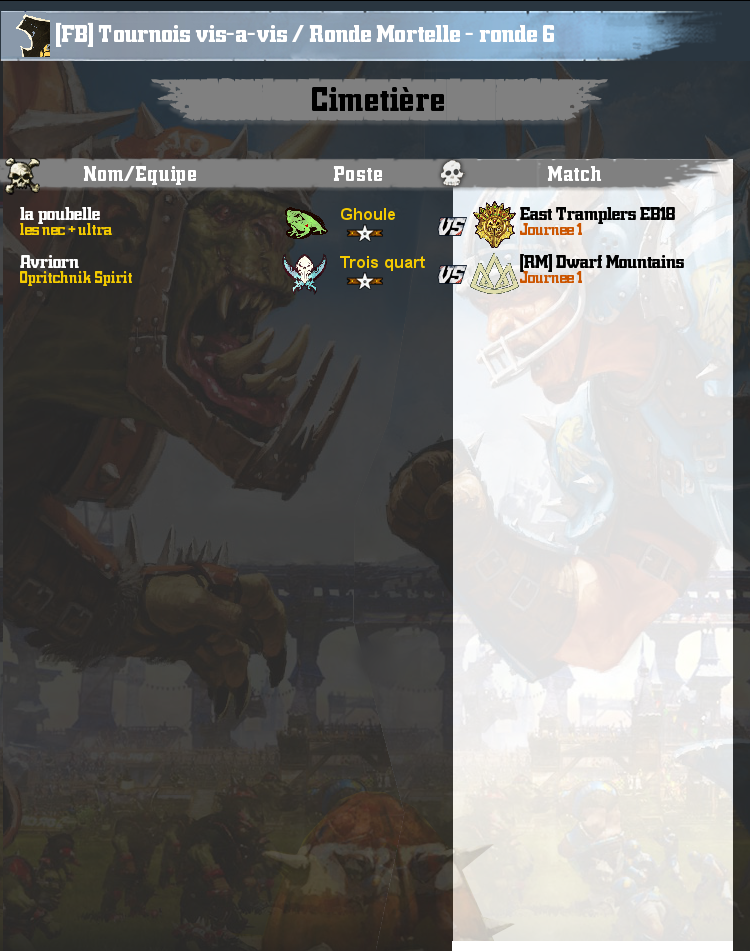Click the Dwarf Mountains crest icon

[x=493, y=271]
